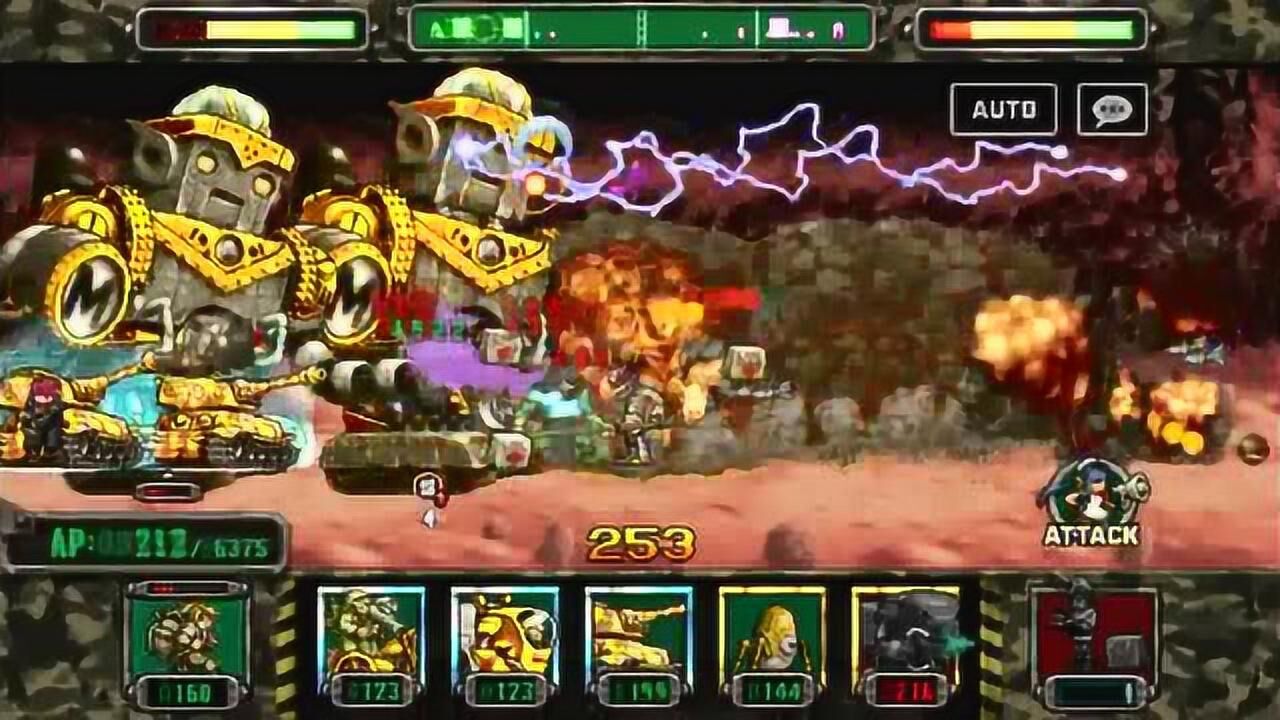Screen dimensions: 1280x720
Task: Click the battlefield radar minimap bar
Action: pos(641,28)
